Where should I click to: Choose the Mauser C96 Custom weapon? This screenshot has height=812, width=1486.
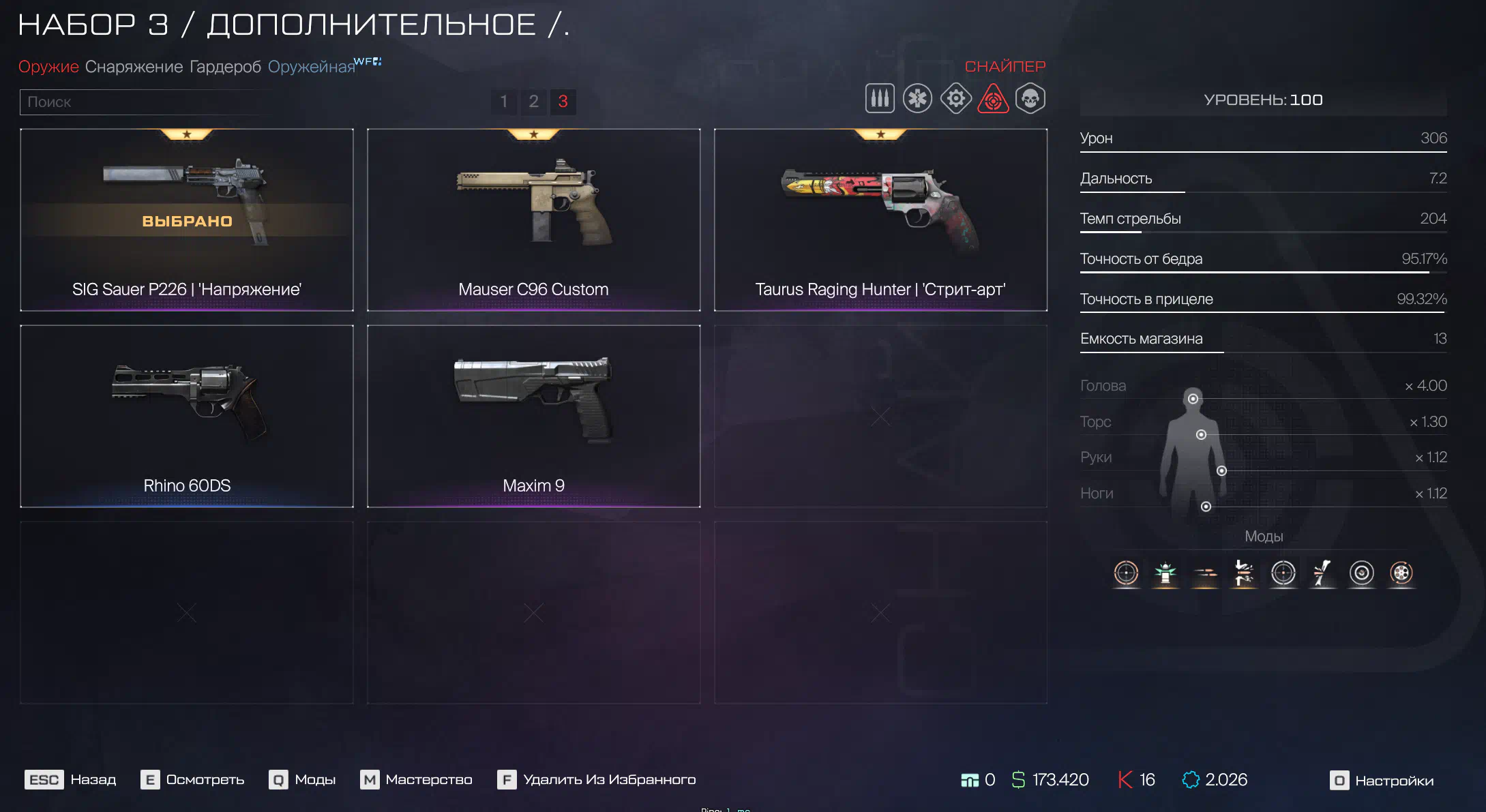tap(533, 220)
